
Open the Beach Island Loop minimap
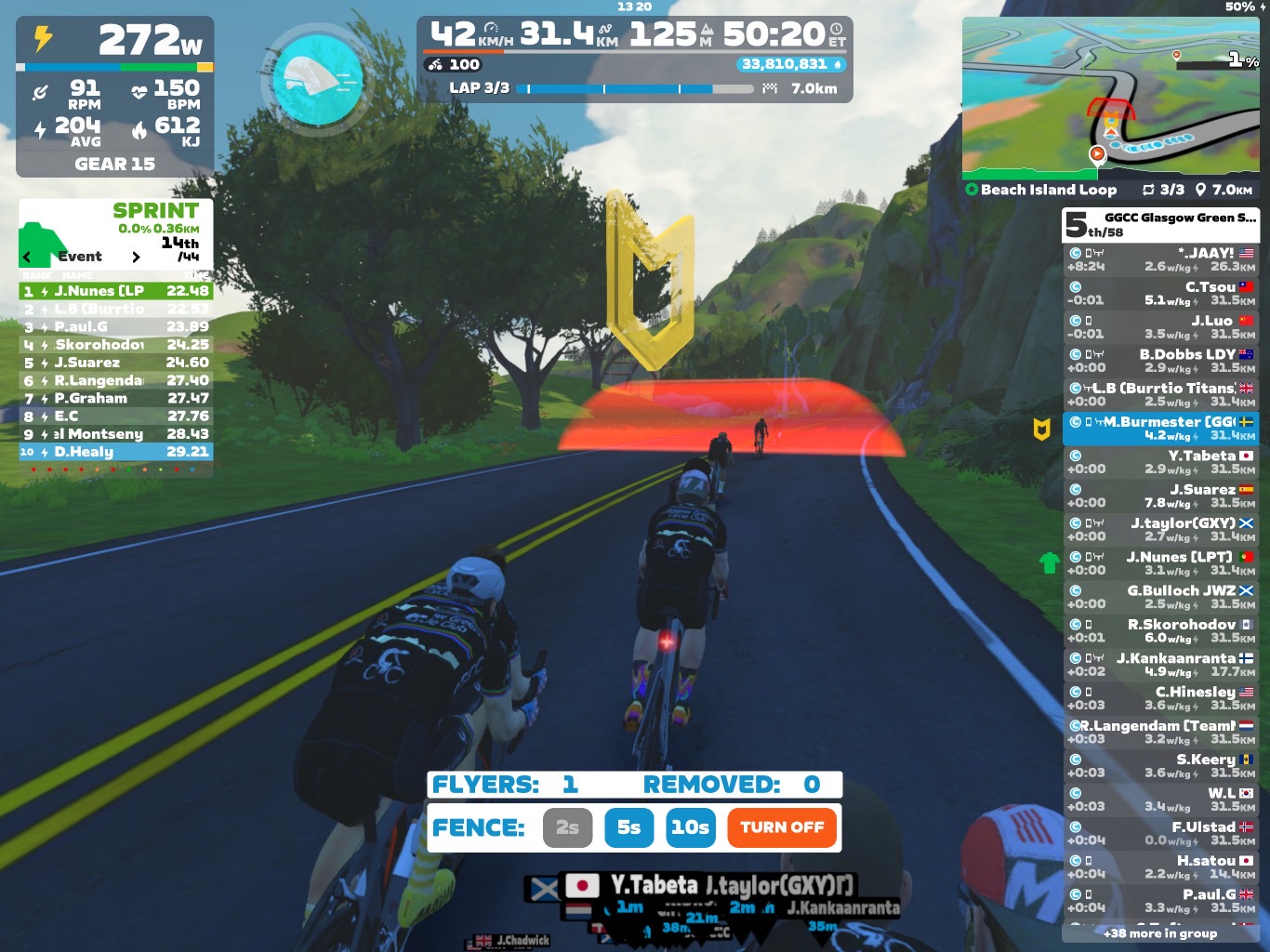click(1110, 98)
